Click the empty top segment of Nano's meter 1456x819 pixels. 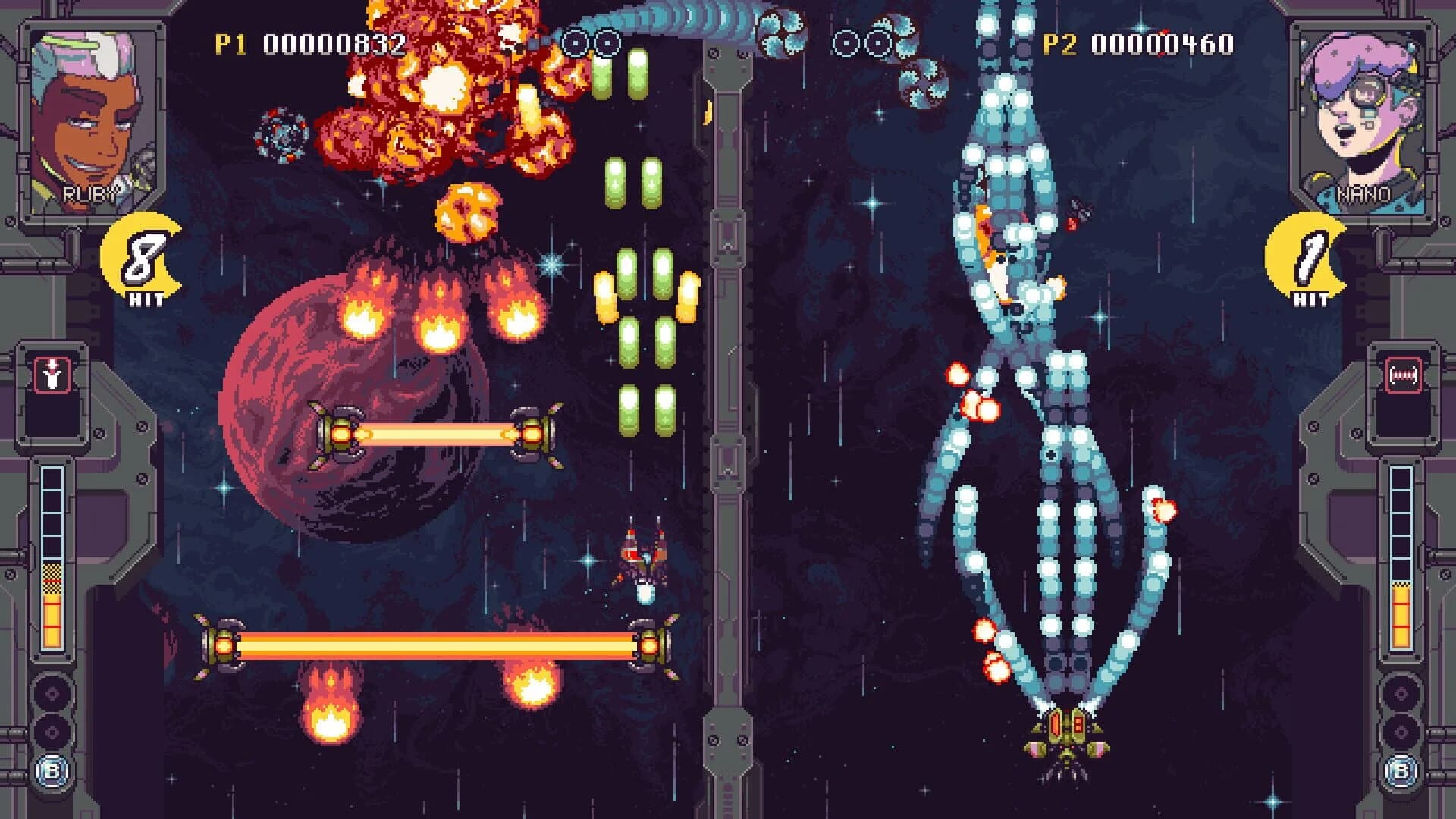[x=1401, y=478]
